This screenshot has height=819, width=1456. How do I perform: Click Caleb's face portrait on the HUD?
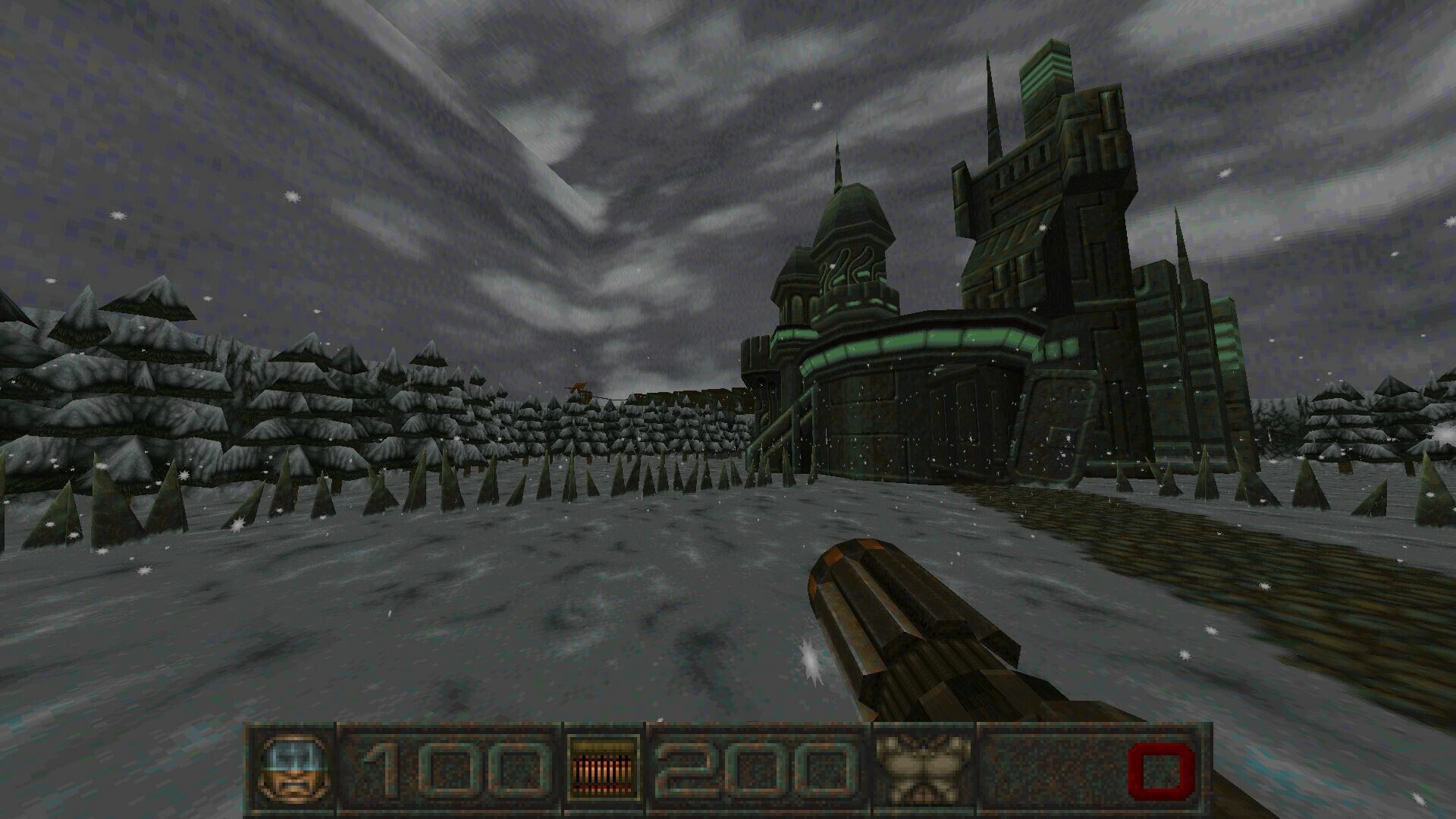[x=296, y=766]
